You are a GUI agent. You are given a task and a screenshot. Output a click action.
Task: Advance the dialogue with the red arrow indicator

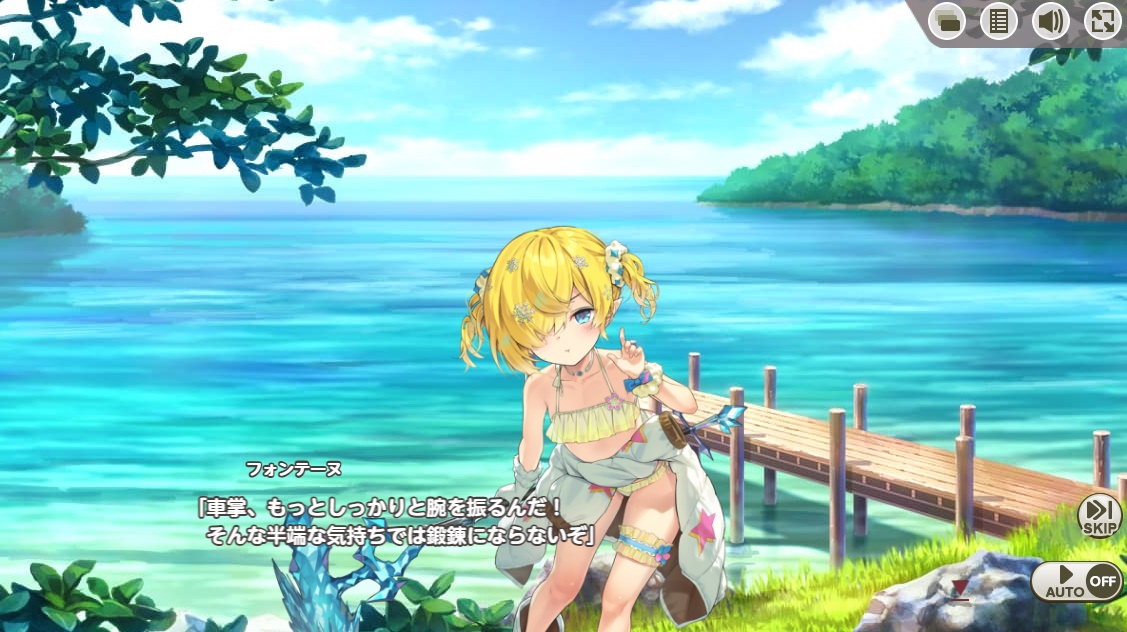[960, 589]
